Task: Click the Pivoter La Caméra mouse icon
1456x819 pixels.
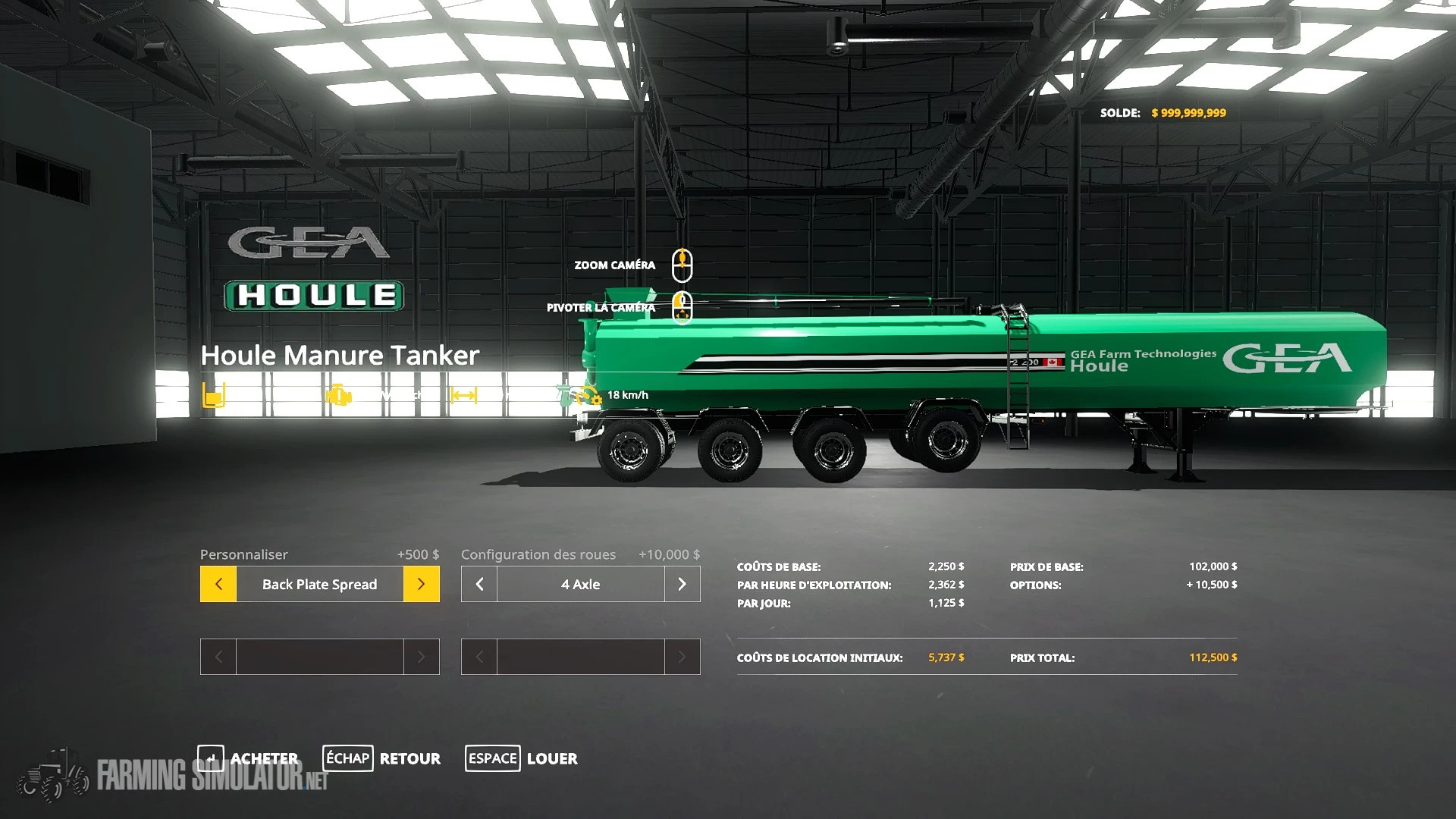Action: click(682, 306)
